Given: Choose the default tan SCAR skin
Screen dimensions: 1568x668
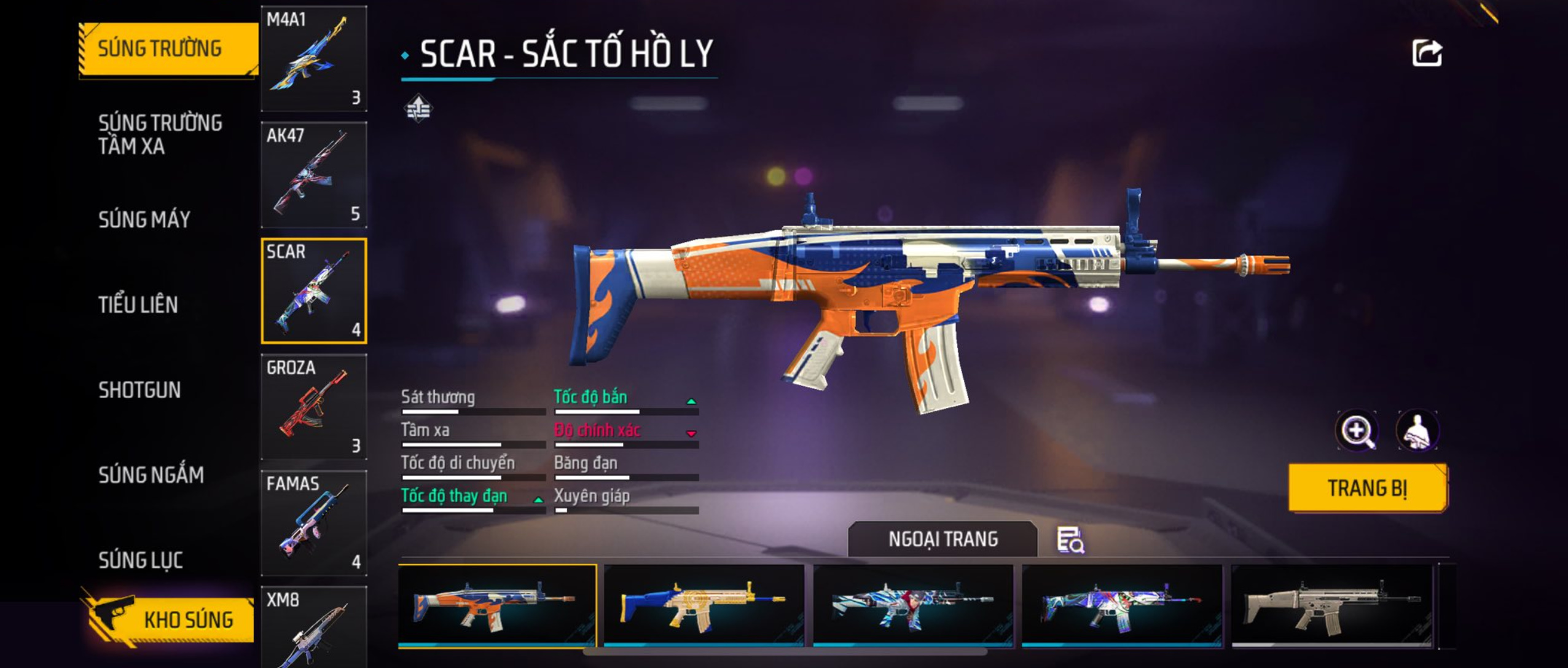Looking at the screenshot, I should pyautogui.click(x=1331, y=605).
